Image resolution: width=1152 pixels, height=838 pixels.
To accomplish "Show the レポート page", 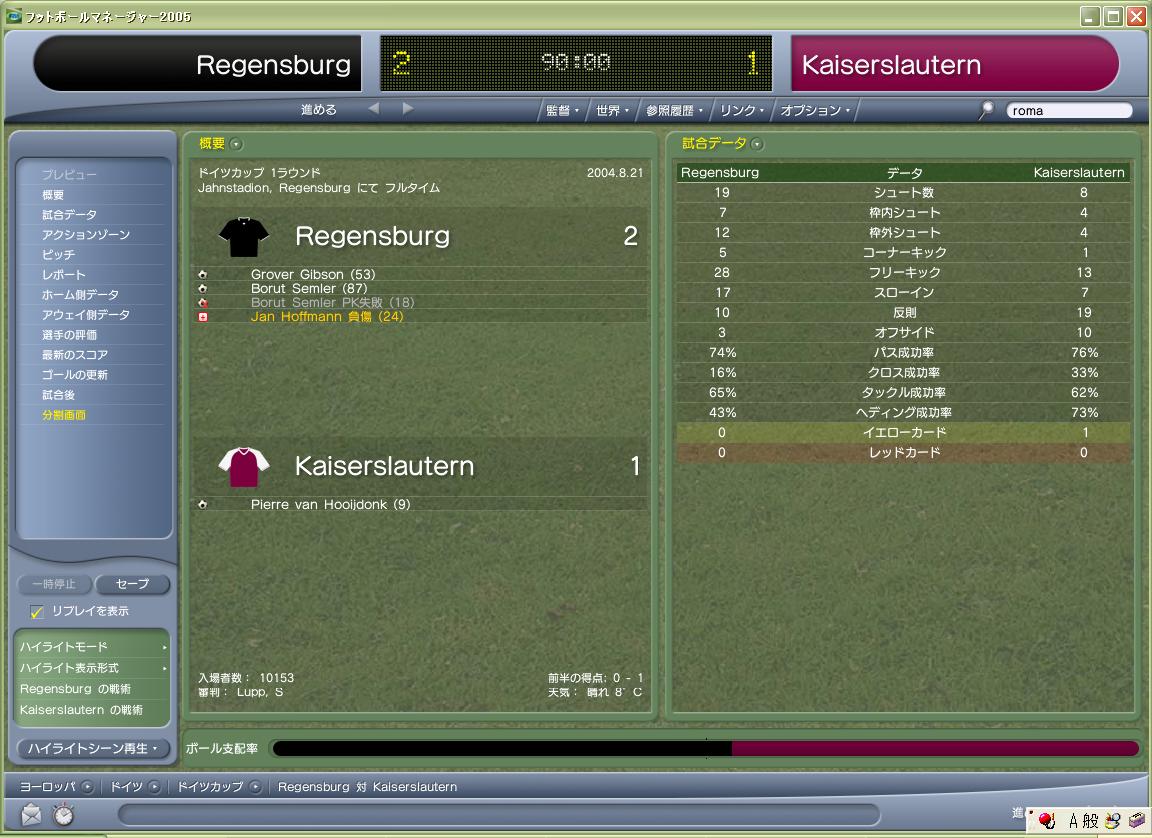I will [x=63, y=275].
